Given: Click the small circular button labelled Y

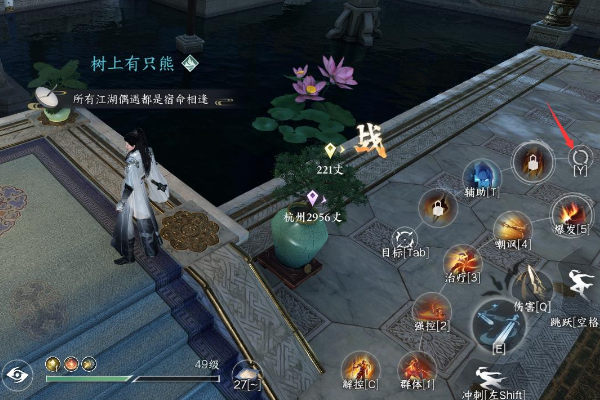Looking at the screenshot, I should [x=579, y=155].
